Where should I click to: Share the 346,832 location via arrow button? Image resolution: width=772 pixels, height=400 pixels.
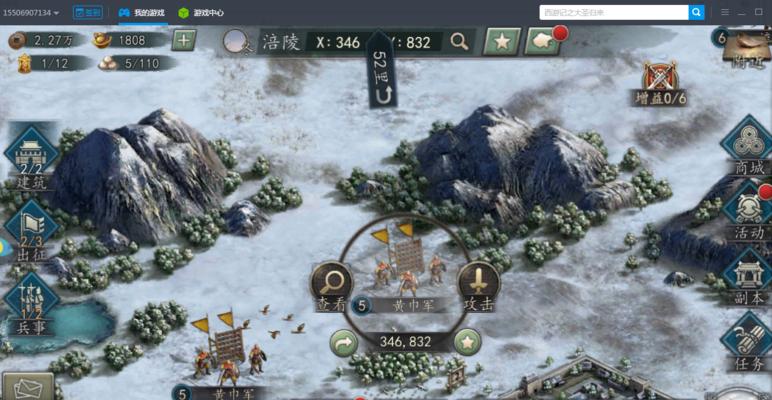[344, 342]
